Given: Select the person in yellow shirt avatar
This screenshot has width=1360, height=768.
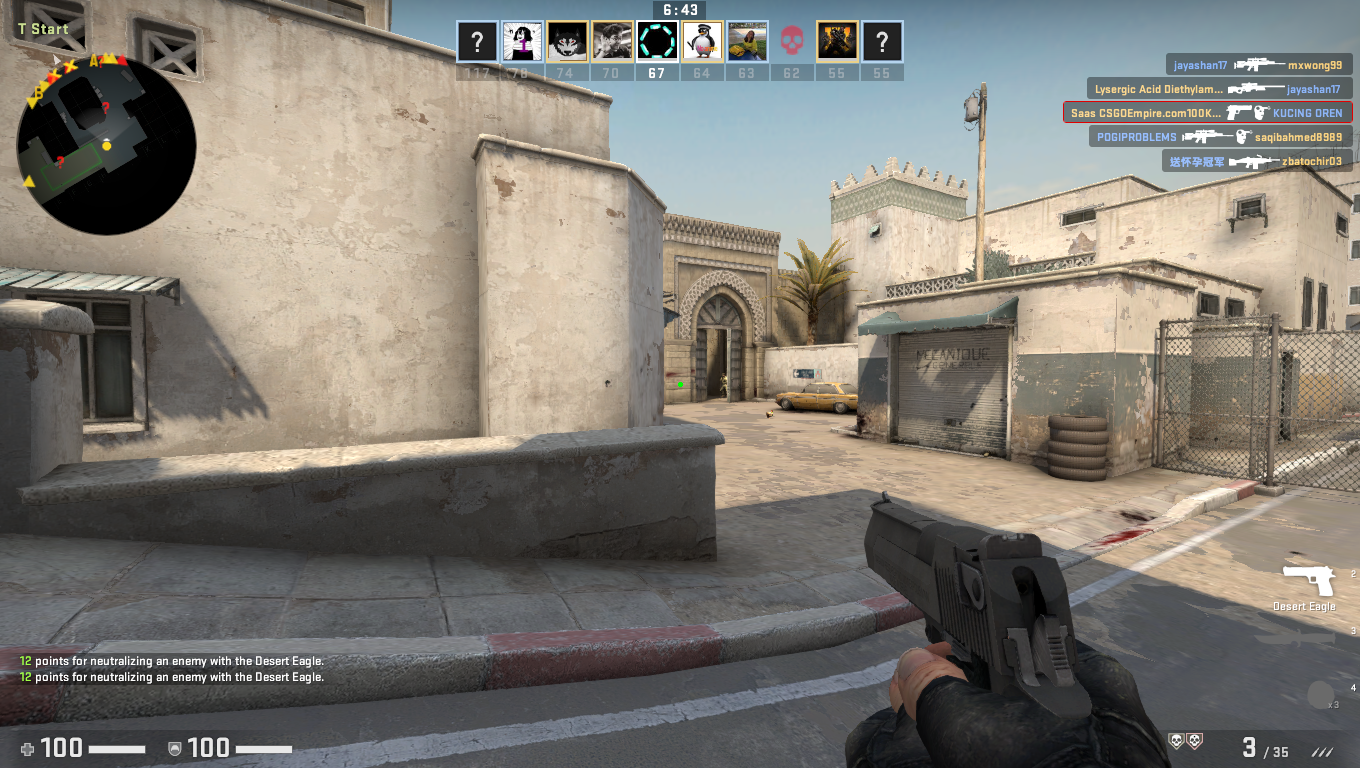Looking at the screenshot, I should coord(747,42).
